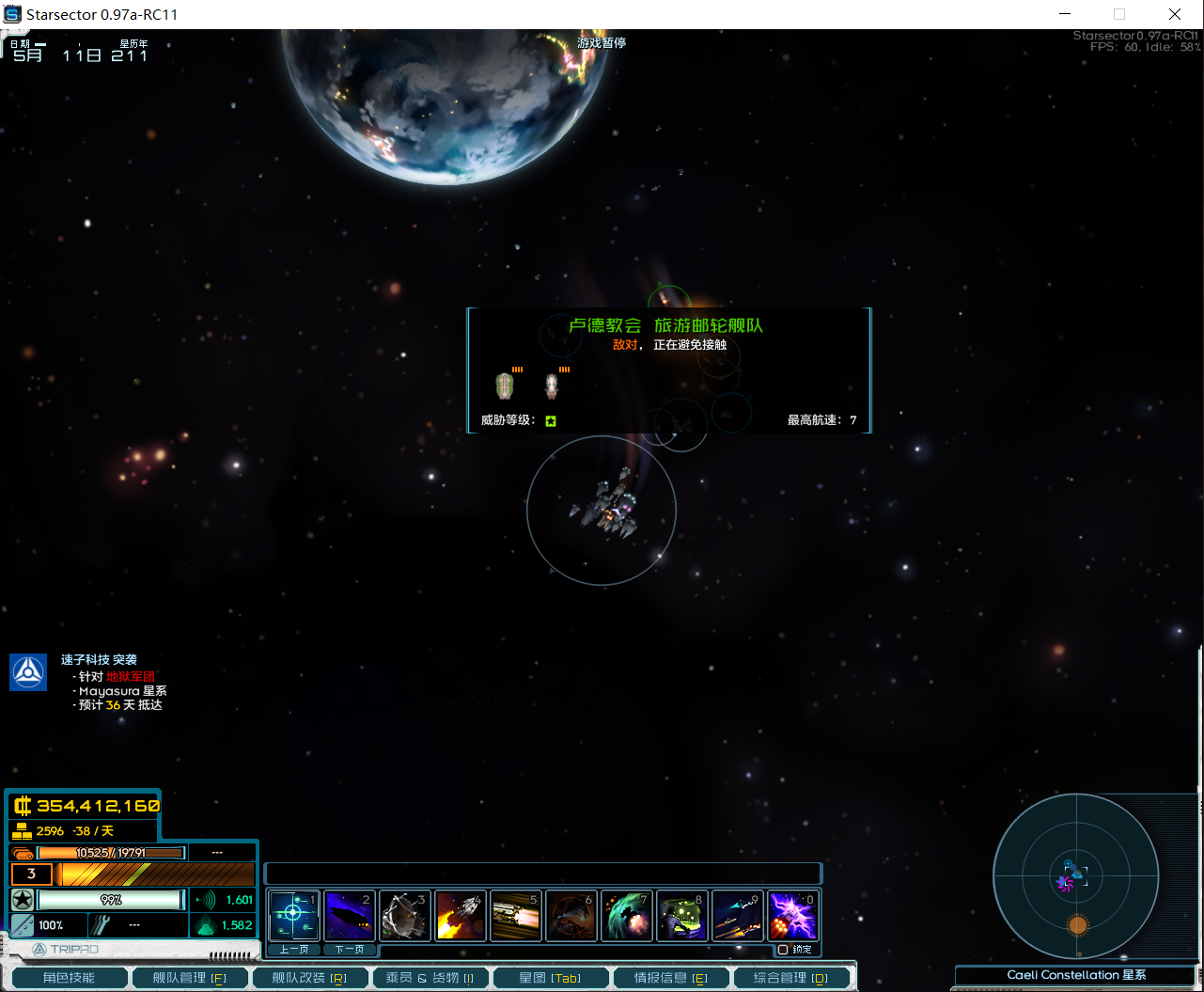
Task: Open 乘员 & 货物 crew and cargo
Action: [430, 978]
